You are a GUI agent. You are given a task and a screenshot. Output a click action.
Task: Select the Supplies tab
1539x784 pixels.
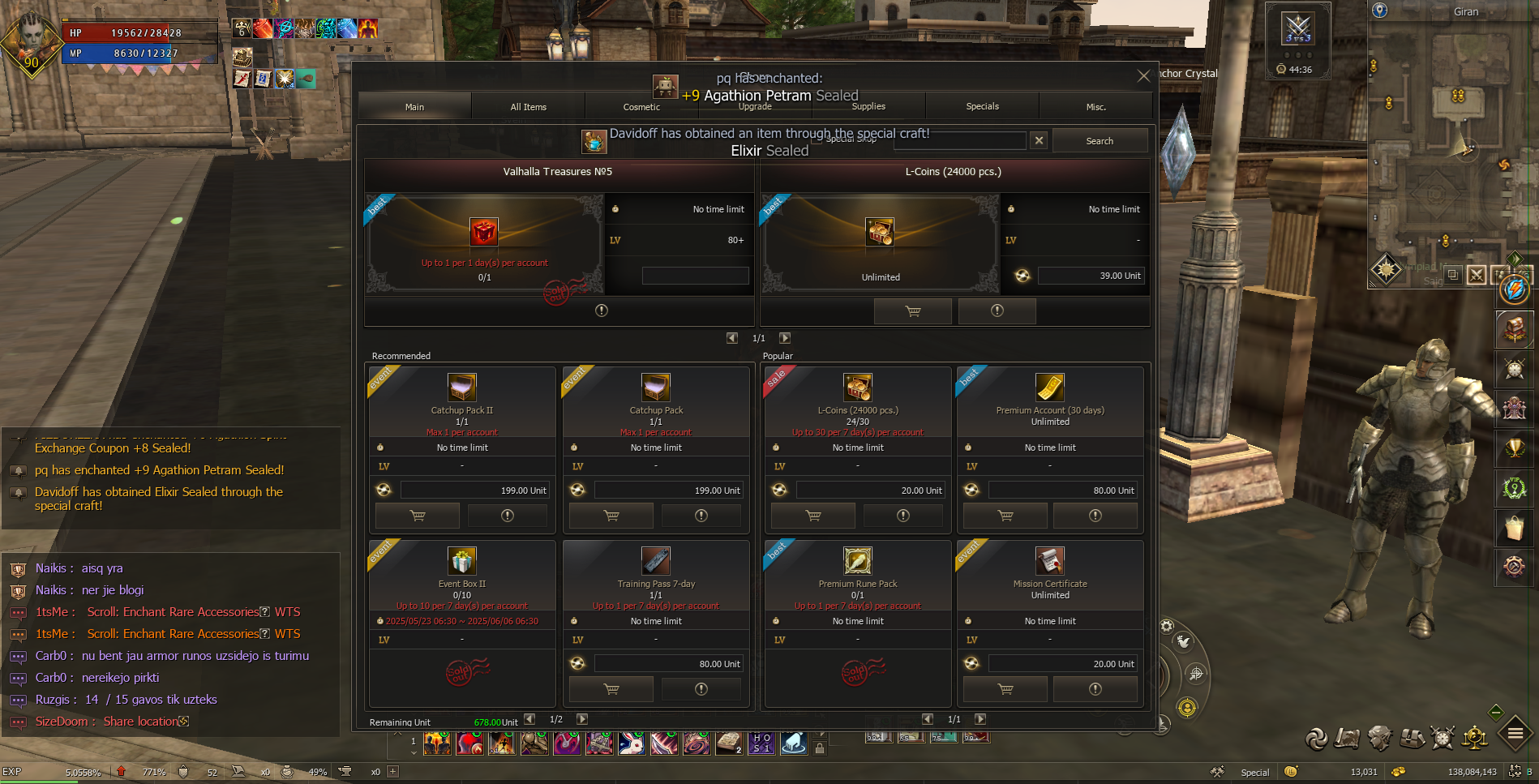pos(868,107)
